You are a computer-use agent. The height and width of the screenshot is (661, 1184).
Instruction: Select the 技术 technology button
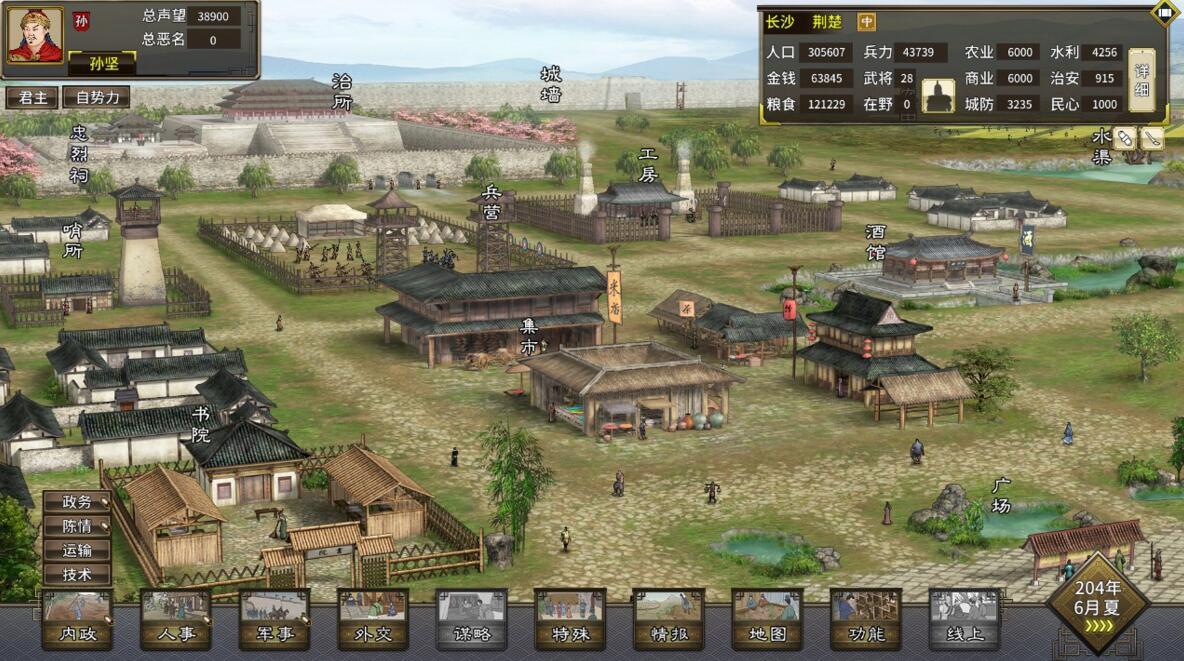[x=77, y=575]
